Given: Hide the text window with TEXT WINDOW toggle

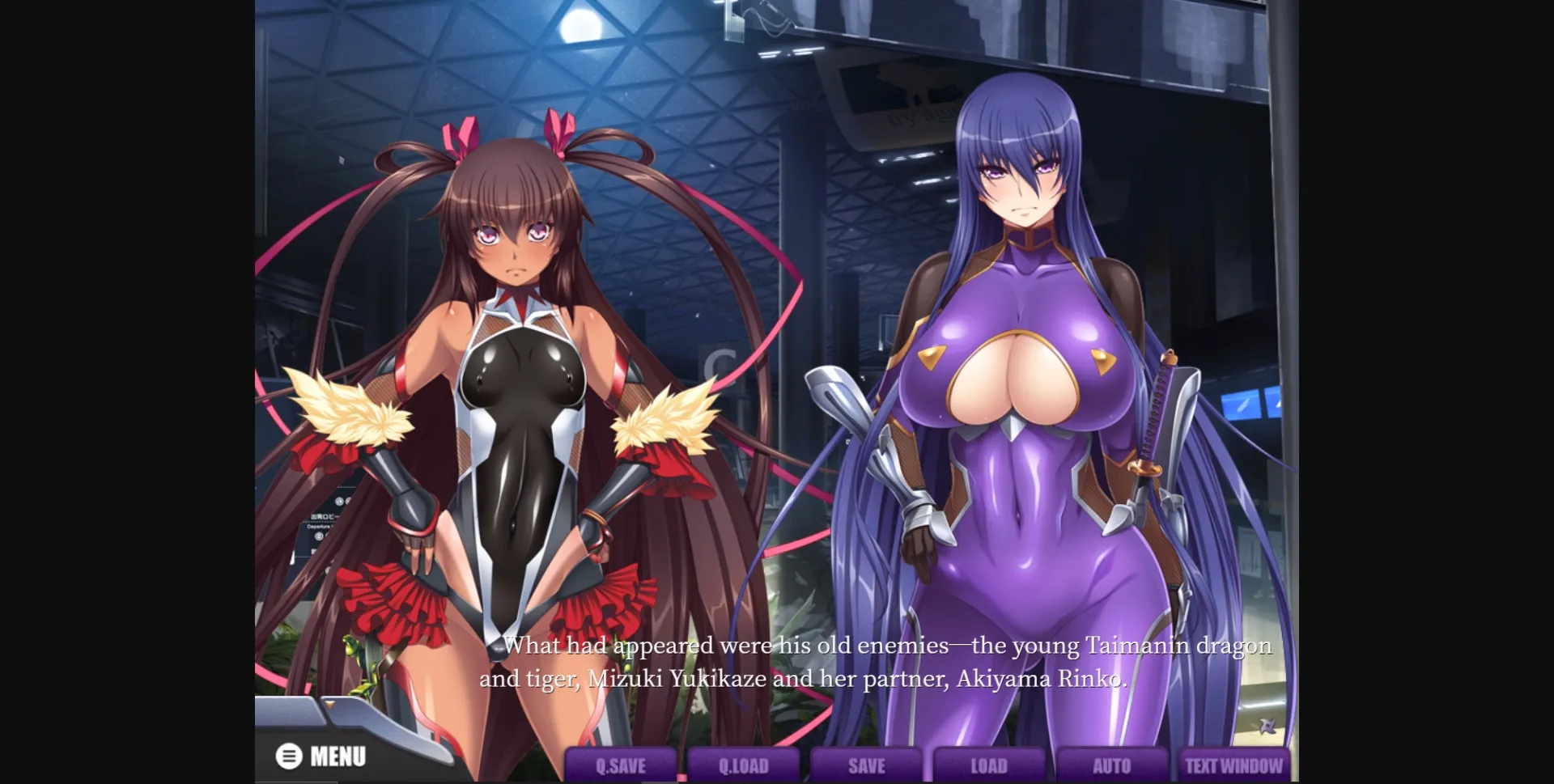Looking at the screenshot, I should coord(1233,764).
